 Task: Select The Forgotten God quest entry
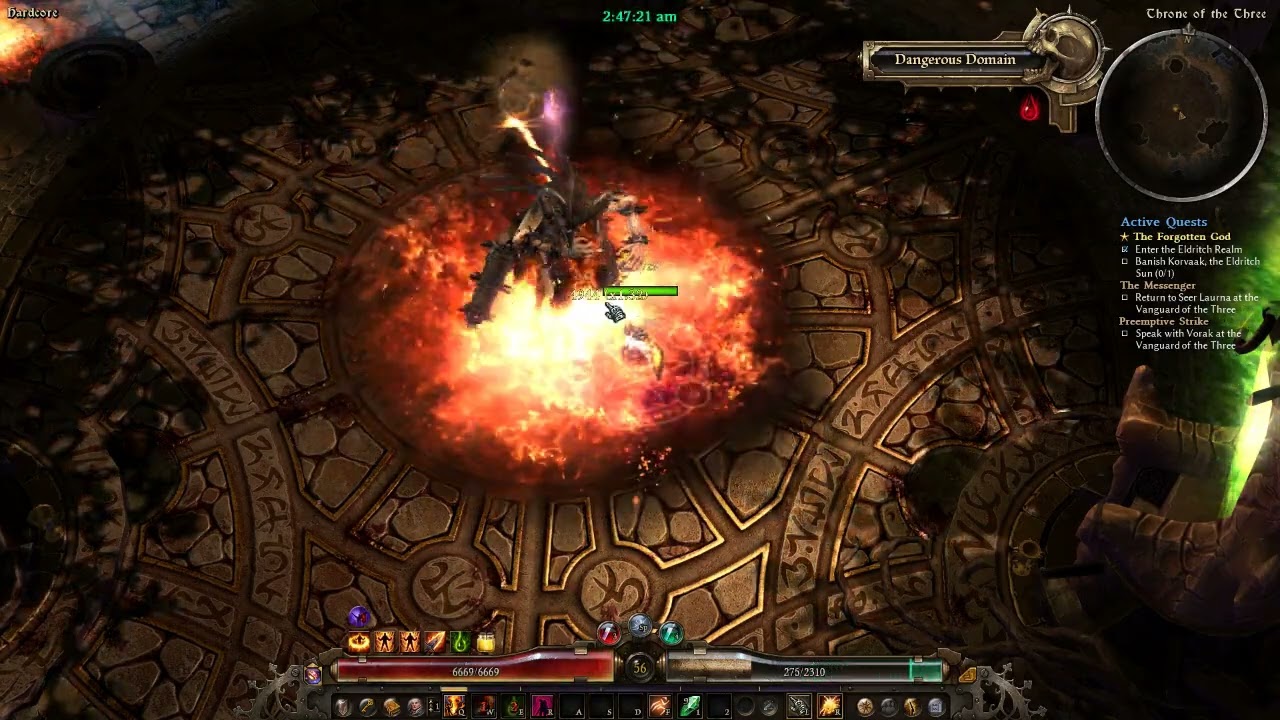pos(1181,237)
